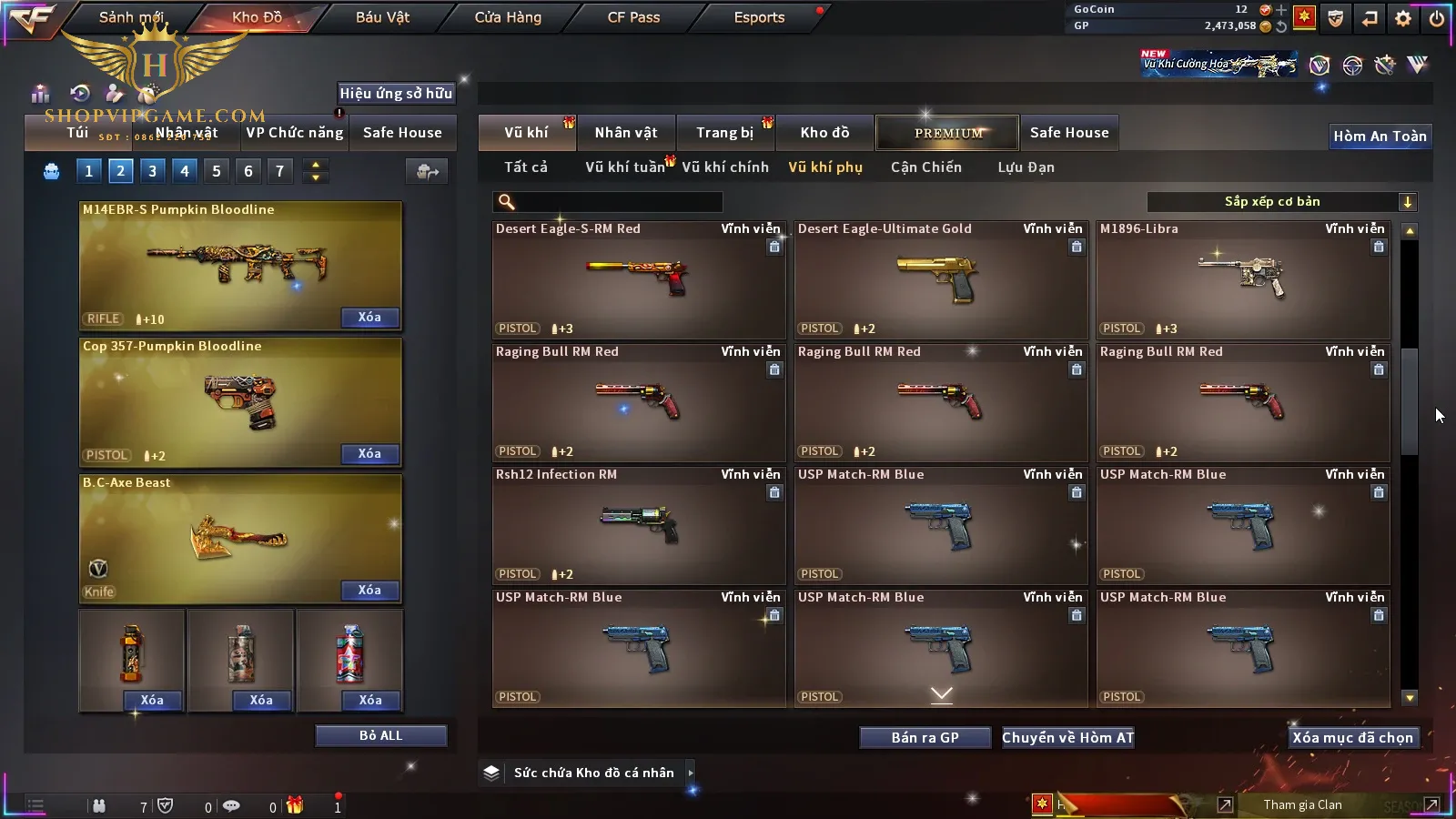Click Chuyển về Hòm AT button
The height and width of the screenshot is (819, 1456).
pyautogui.click(x=1067, y=738)
